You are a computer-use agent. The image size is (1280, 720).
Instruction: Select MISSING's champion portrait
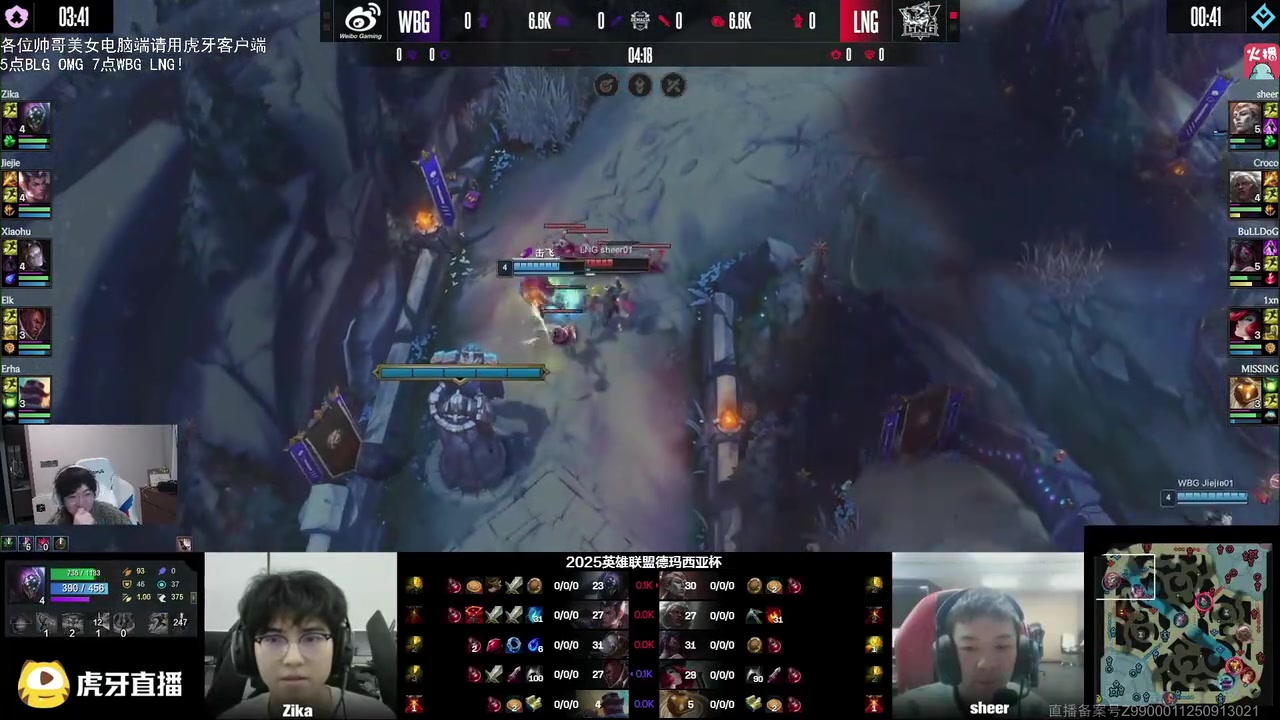[1245, 393]
